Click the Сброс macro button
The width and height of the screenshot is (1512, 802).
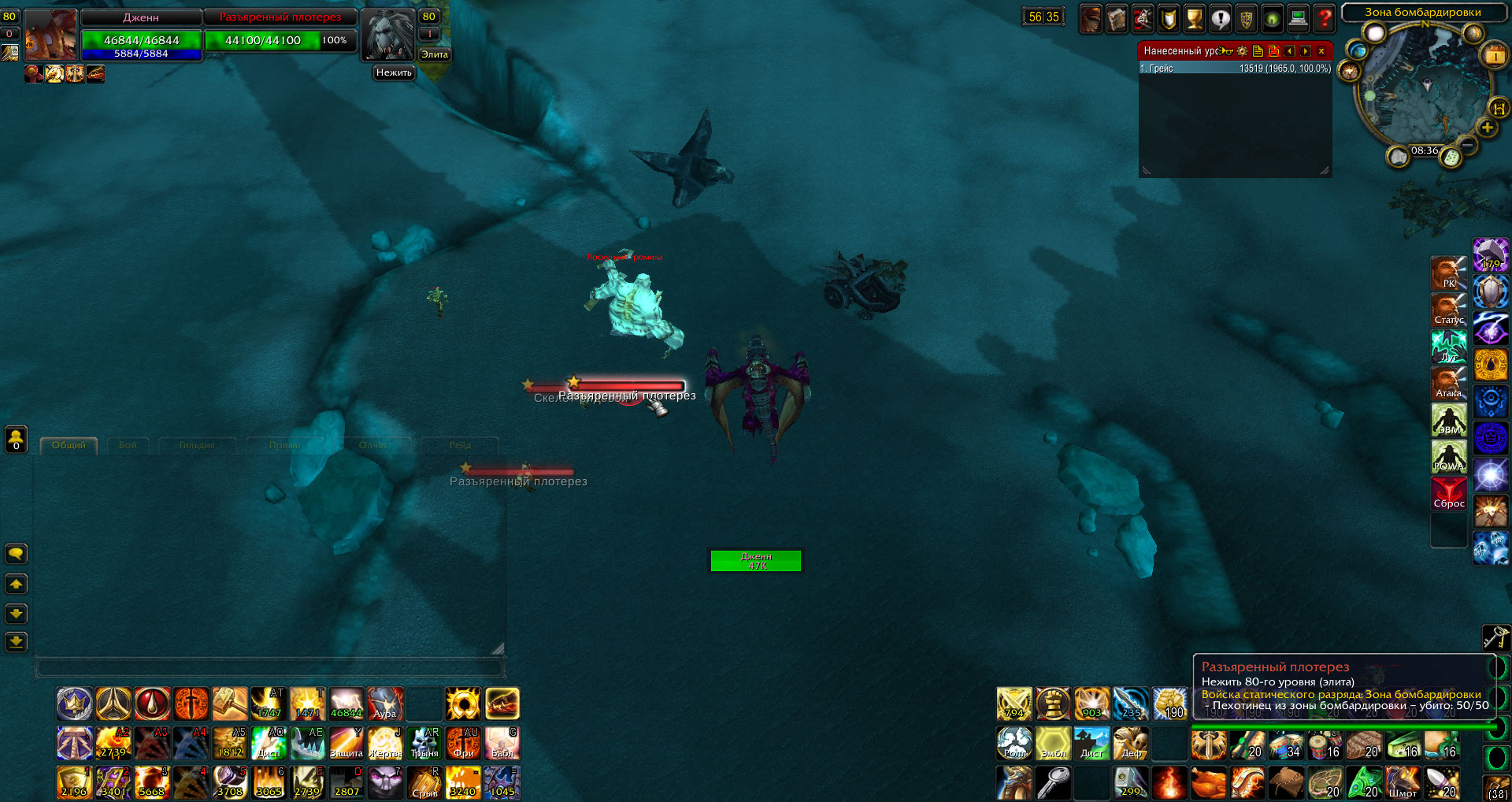[1449, 495]
